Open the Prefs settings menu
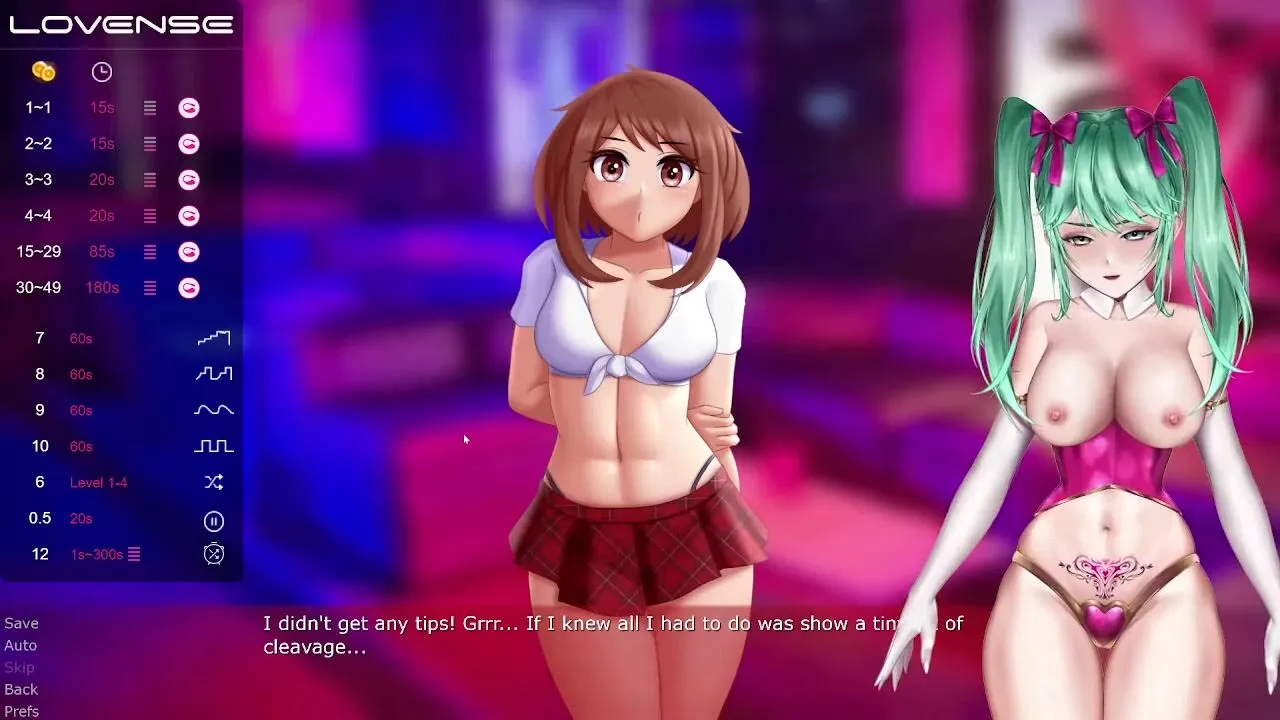 (21, 711)
